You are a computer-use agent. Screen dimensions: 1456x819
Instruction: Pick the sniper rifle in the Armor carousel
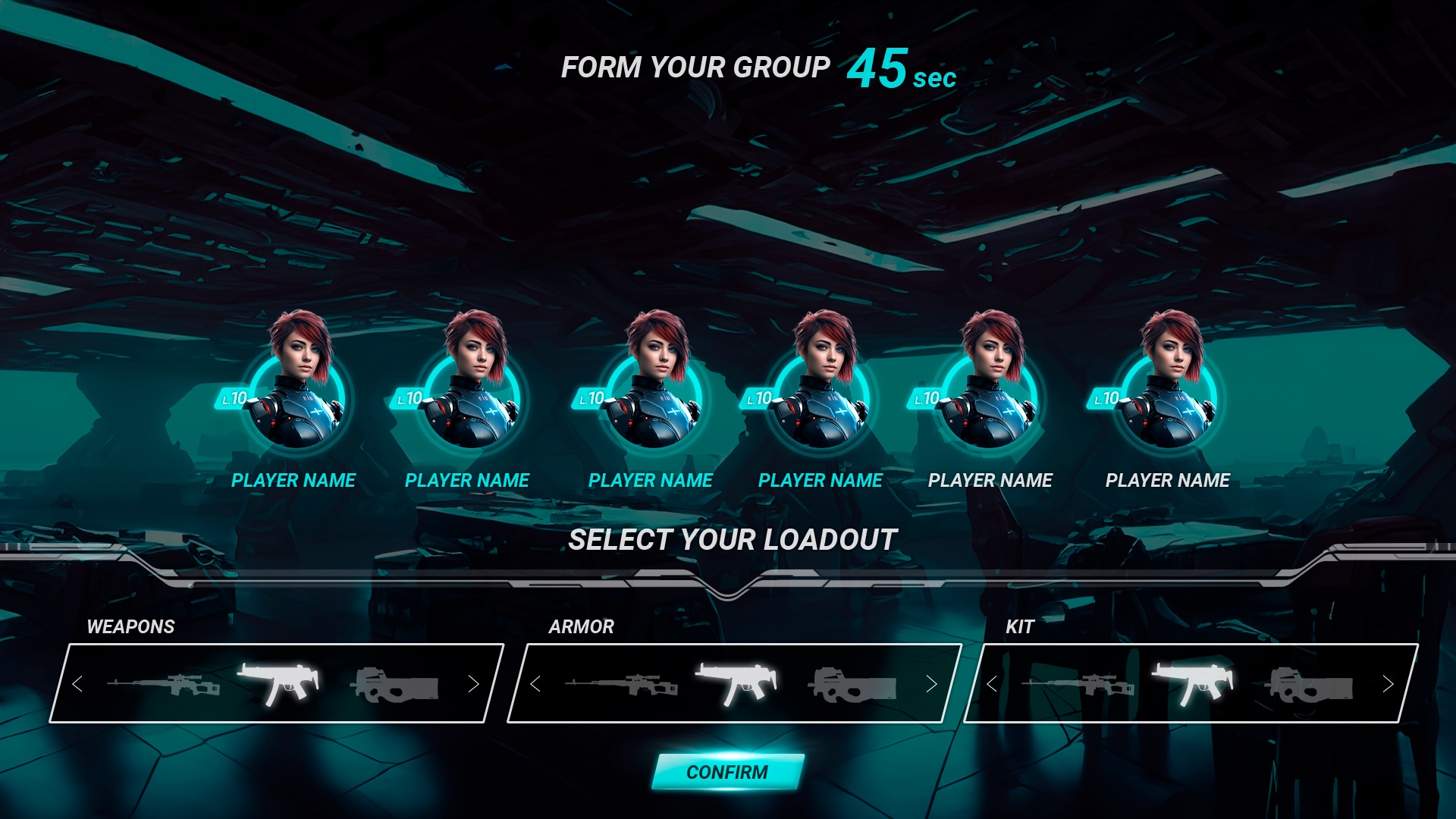pyautogui.click(x=622, y=686)
